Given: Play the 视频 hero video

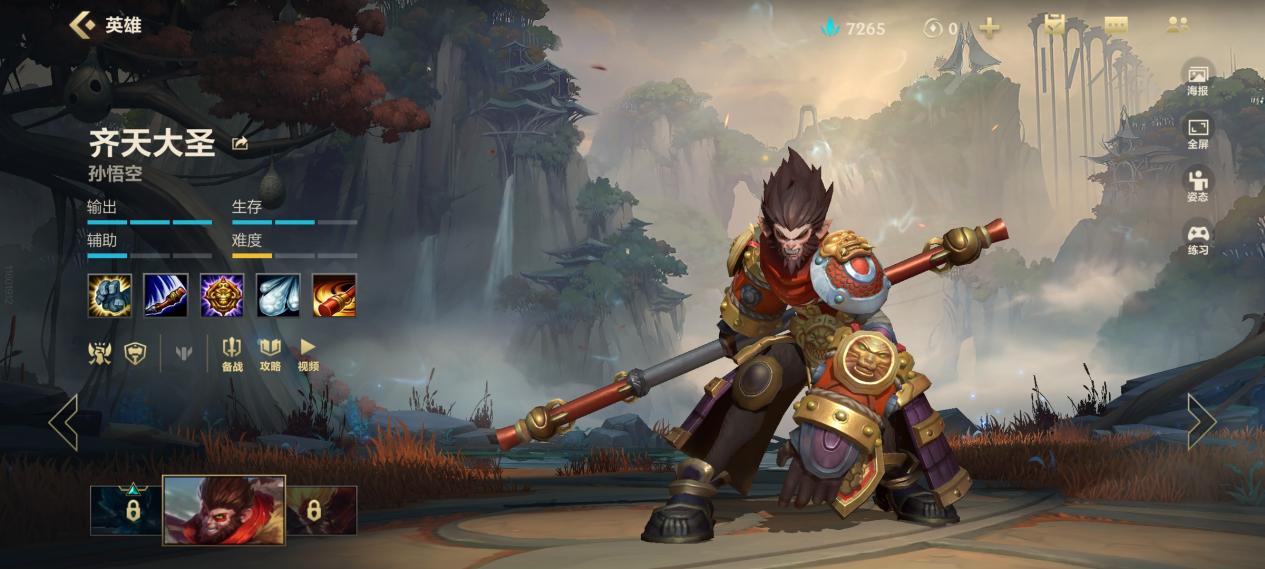Looking at the screenshot, I should coord(308,353).
